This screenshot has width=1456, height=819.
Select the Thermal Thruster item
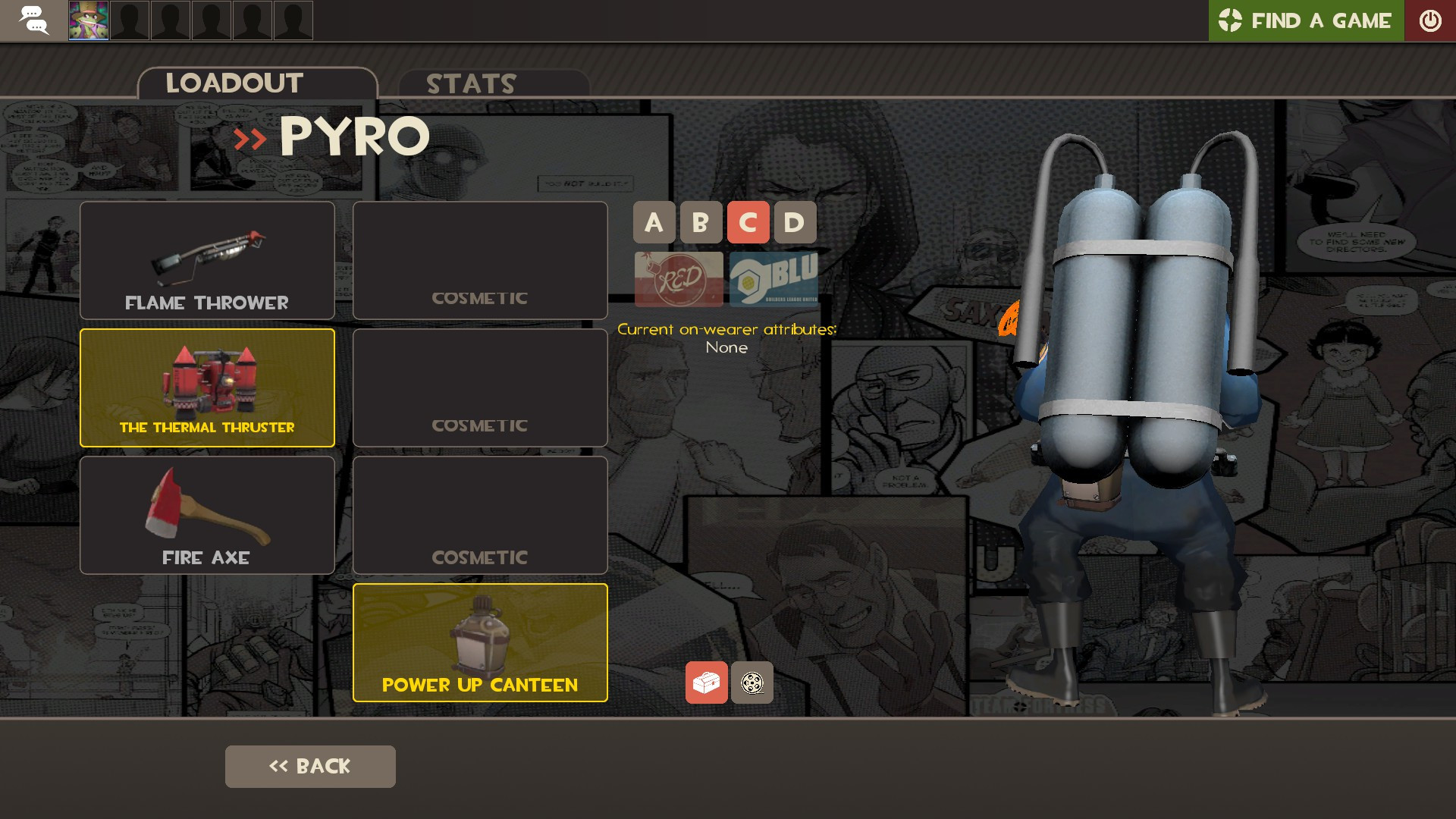tap(206, 388)
